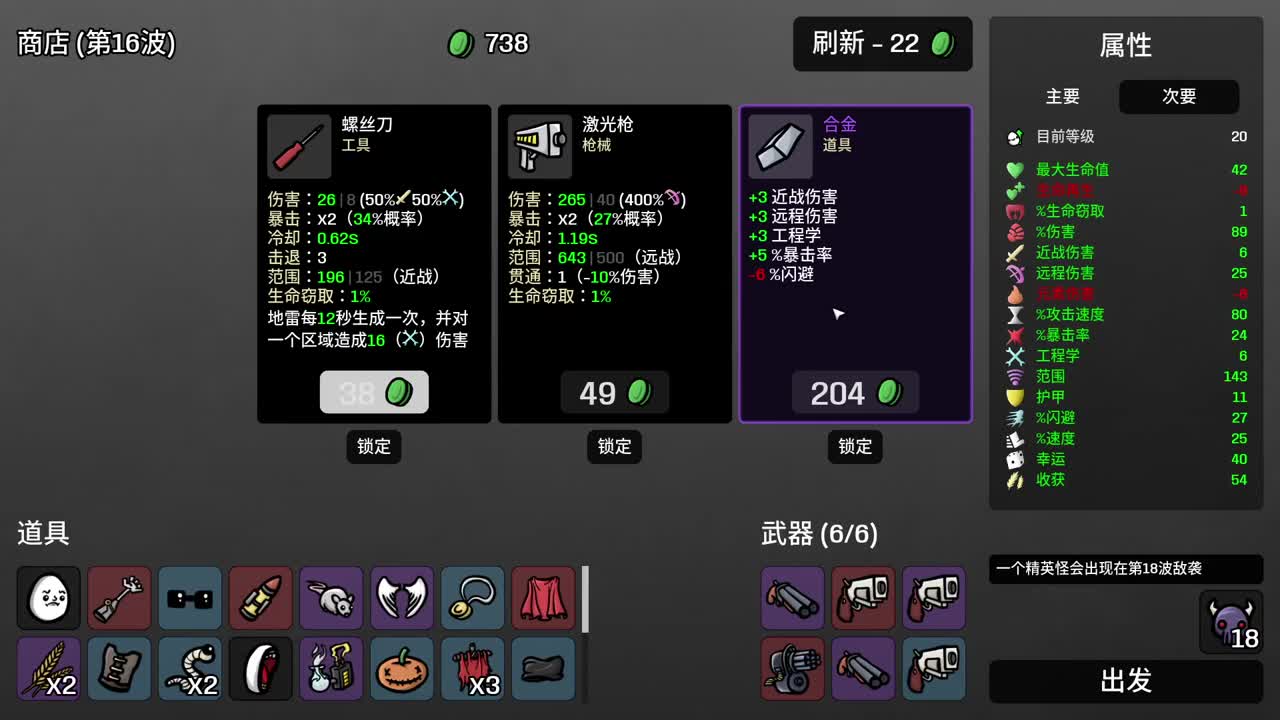Click the pumpkin item icon
Image resolution: width=1280 pixels, height=720 pixels.
point(401,669)
